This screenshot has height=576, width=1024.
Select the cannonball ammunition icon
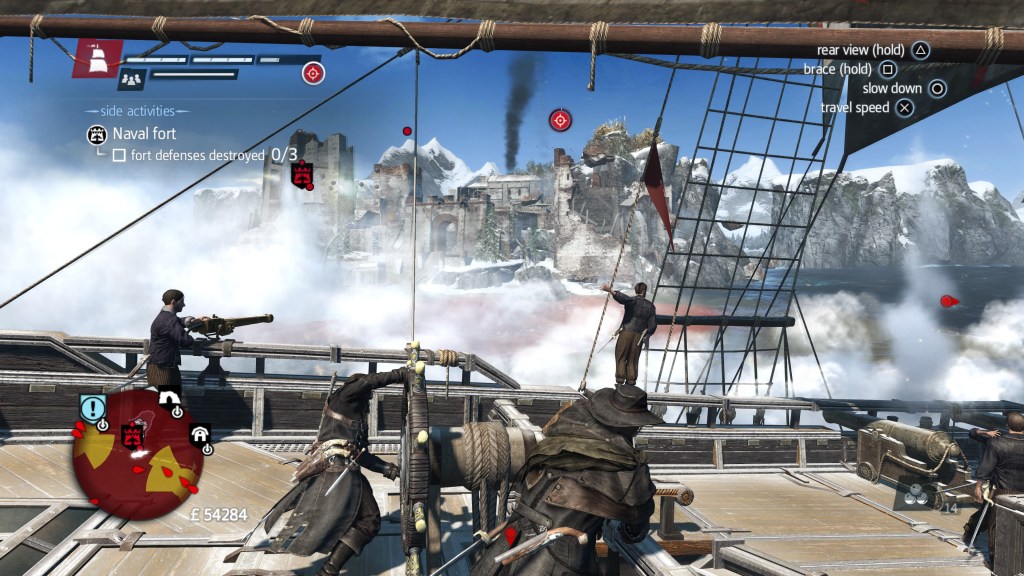[914, 493]
